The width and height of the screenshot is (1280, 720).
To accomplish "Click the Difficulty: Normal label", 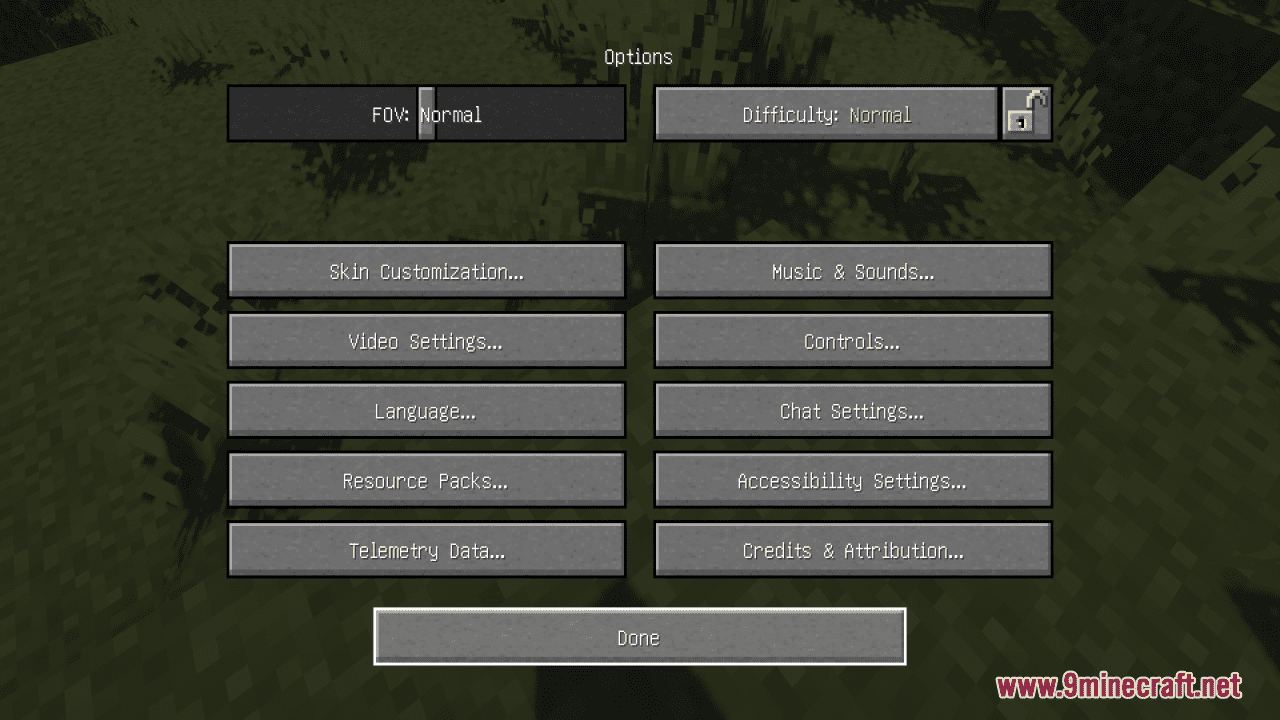I will point(826,113).
